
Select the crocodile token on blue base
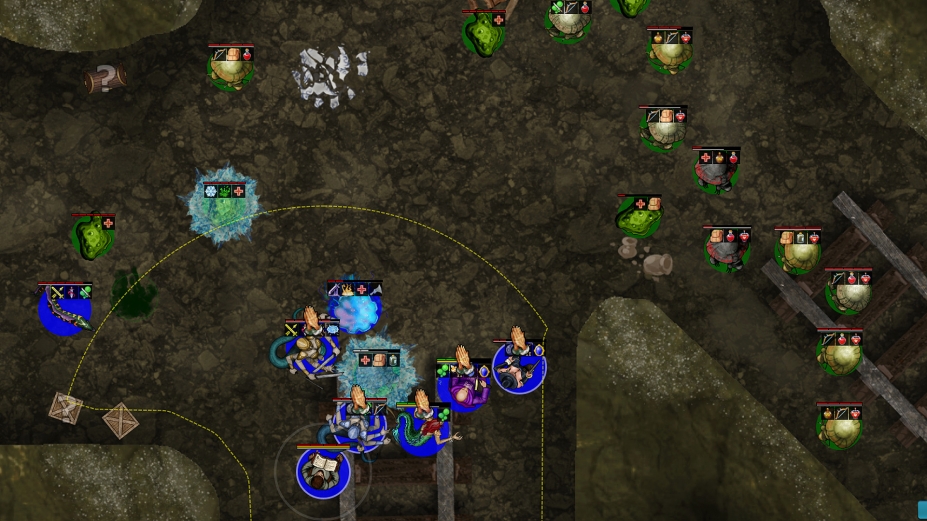pyautogui.click(x=65, y=310)
